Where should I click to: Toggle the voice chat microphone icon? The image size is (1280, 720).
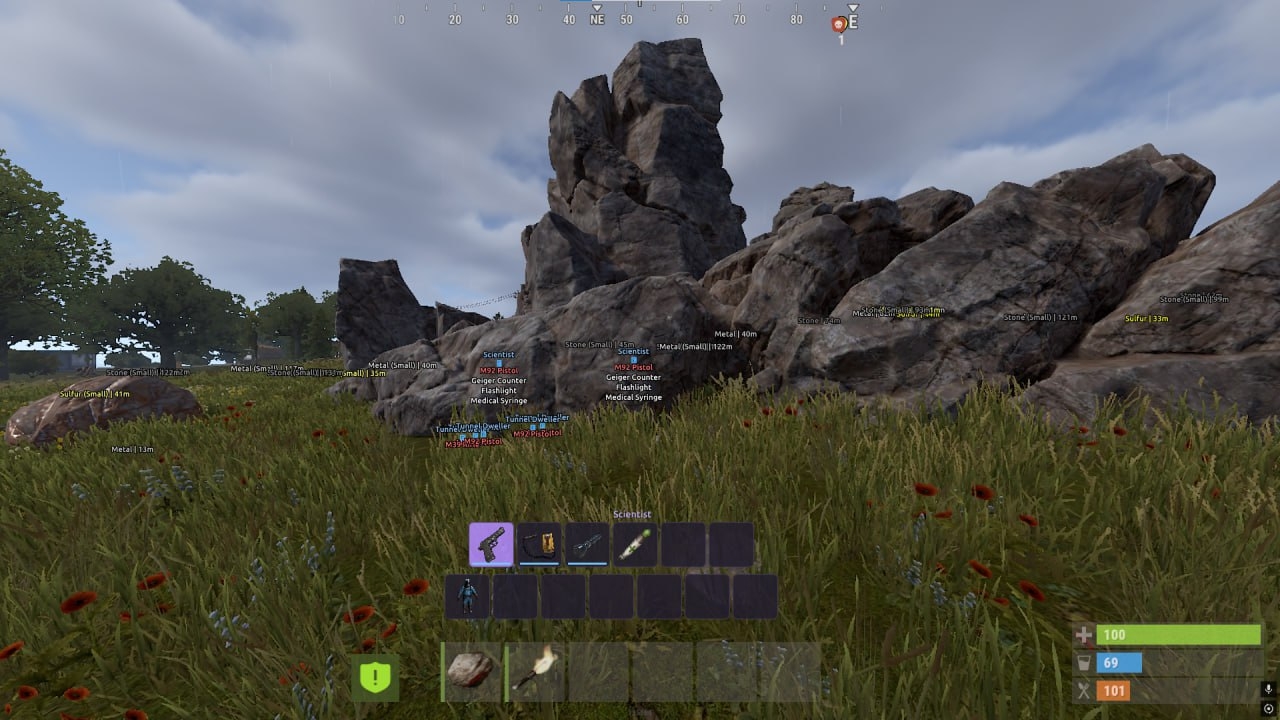pyautogui.click(x=1268, y=690)
